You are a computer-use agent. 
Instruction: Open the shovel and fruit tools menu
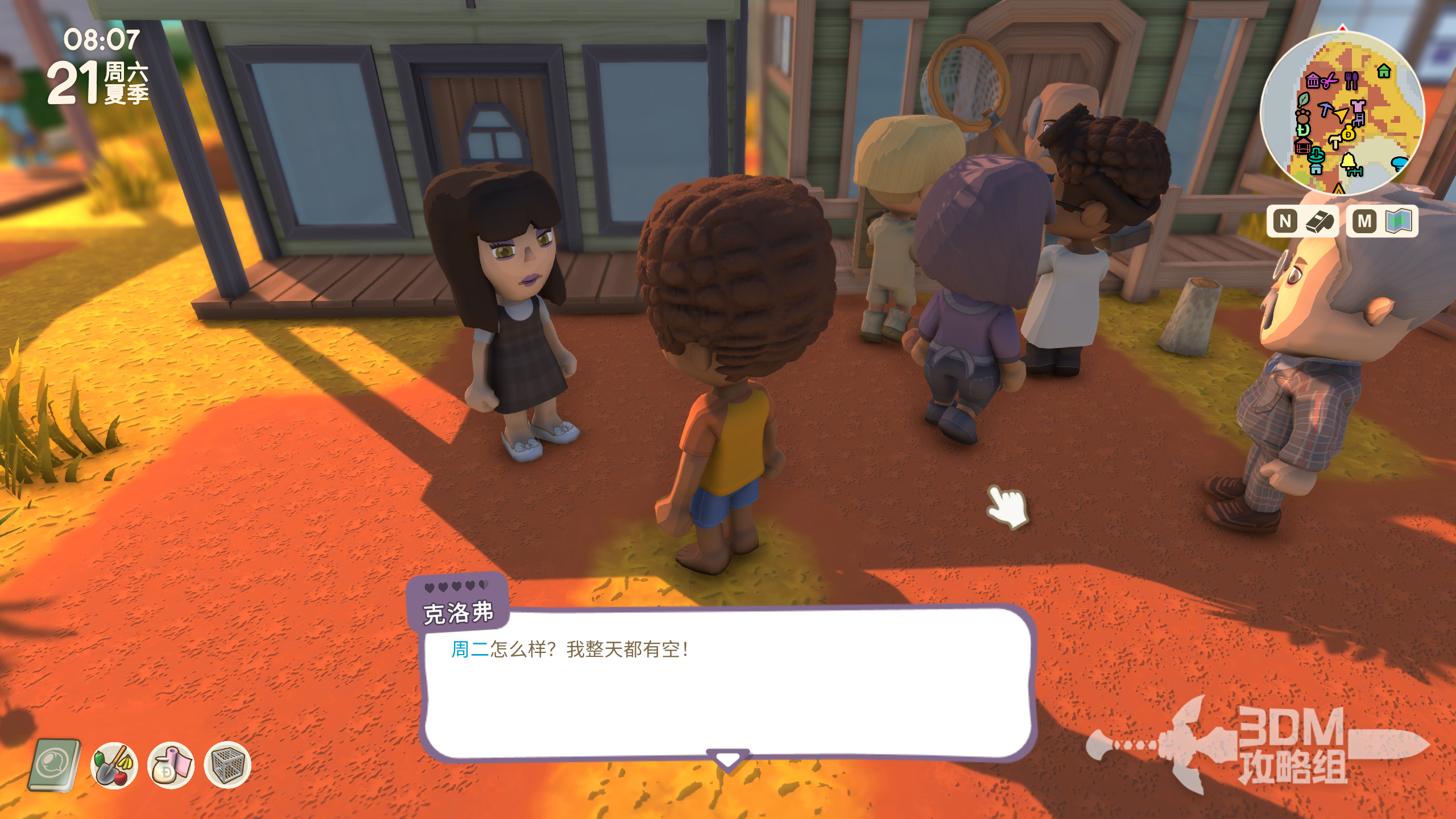coord(114,766)
